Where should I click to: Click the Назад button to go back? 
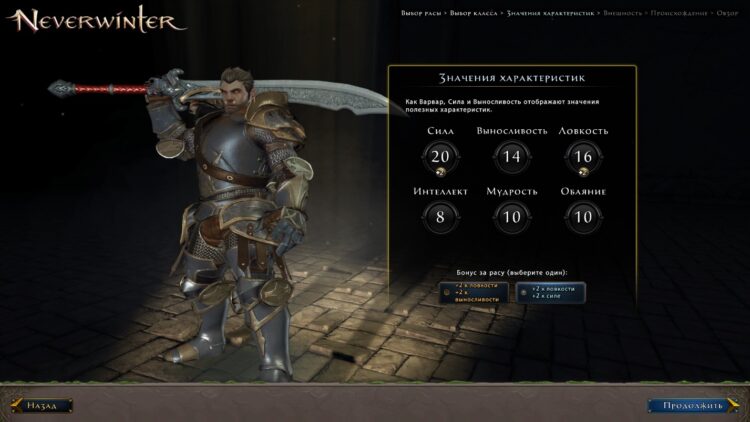(43, 405)
